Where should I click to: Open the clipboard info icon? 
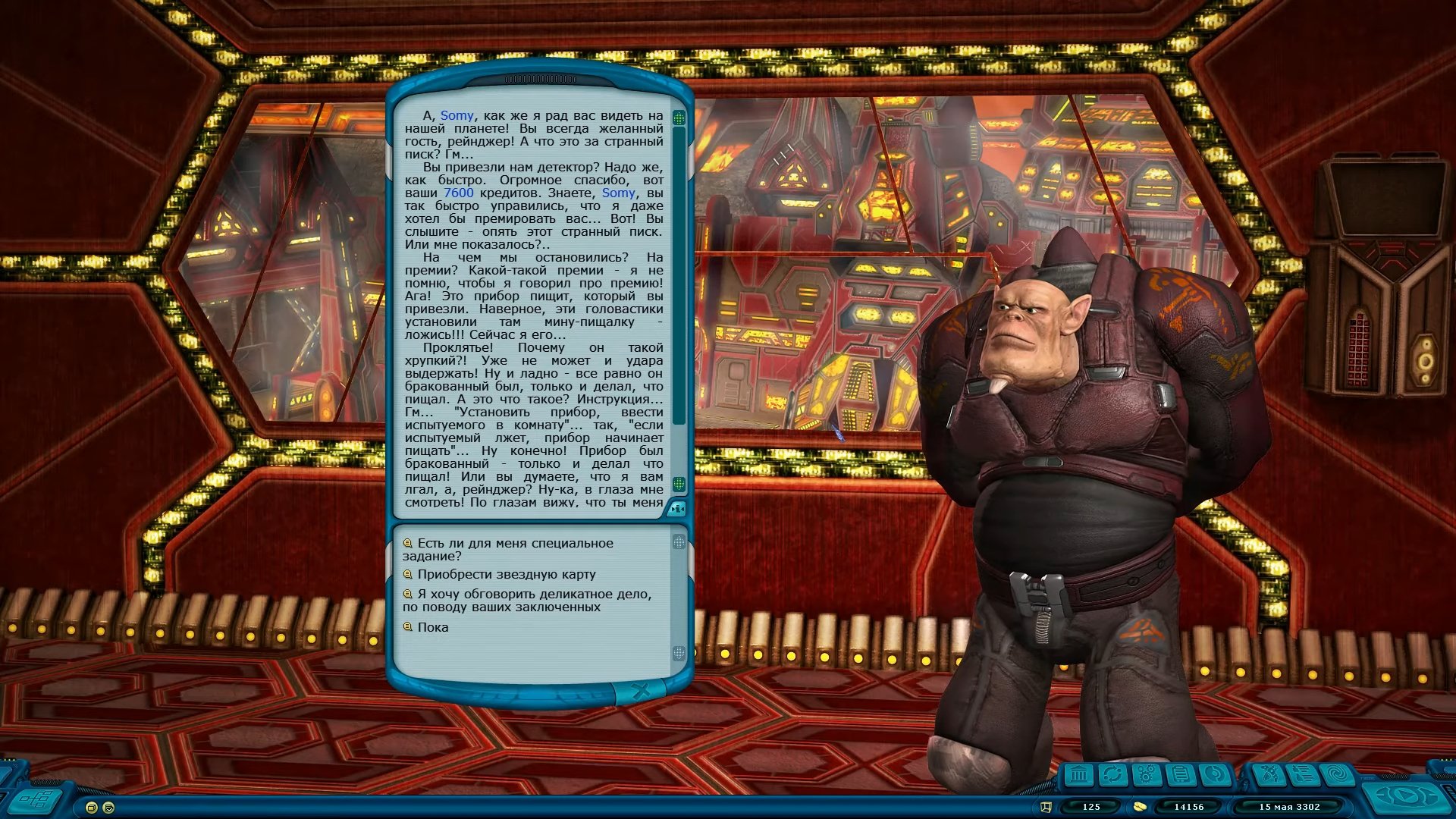coord(1180,775)
